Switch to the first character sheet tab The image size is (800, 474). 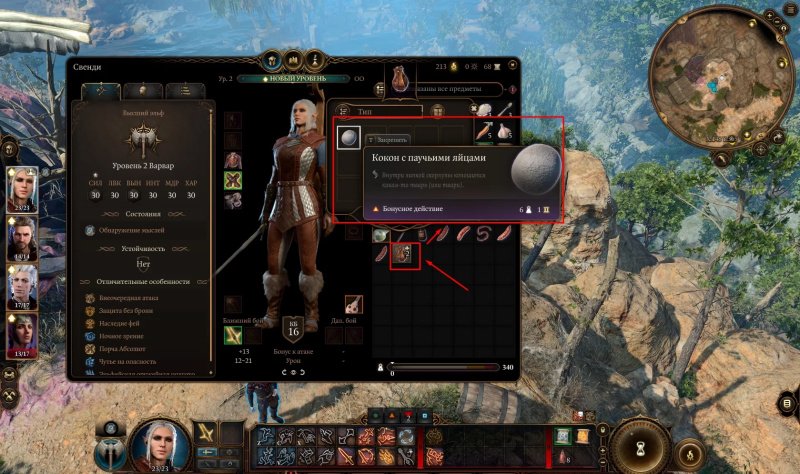point(102,91)
